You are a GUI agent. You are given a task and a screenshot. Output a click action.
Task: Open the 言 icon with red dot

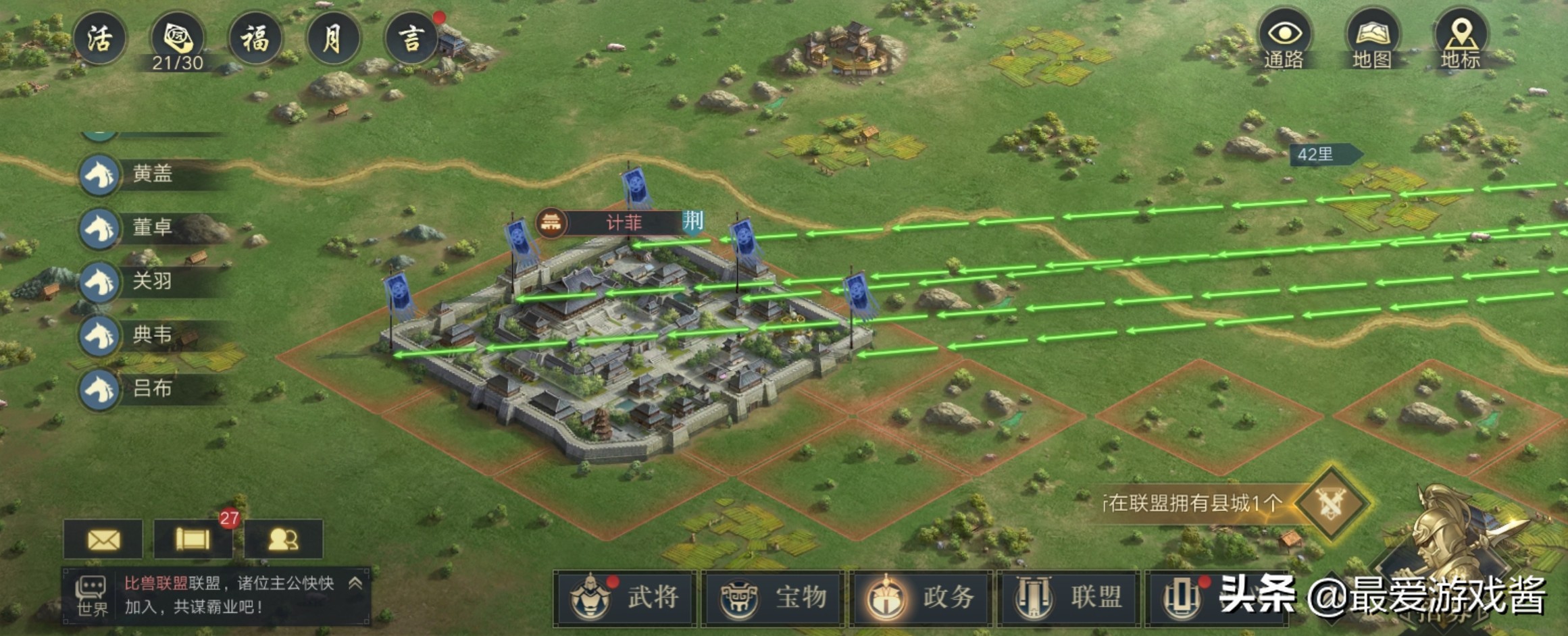[411, 38]
